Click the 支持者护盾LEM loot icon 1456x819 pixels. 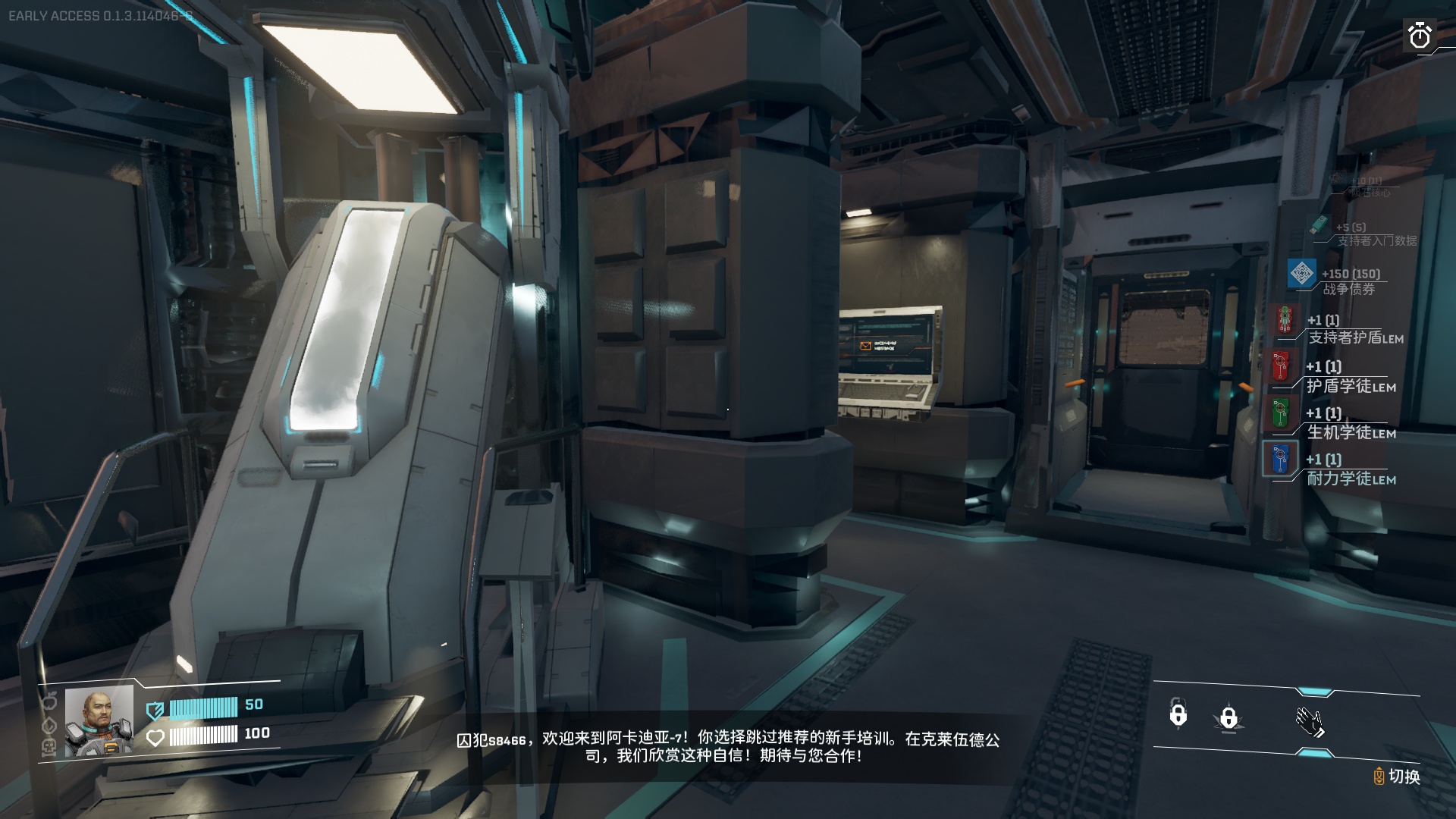pyautogui.click(x=1284, y=320)
